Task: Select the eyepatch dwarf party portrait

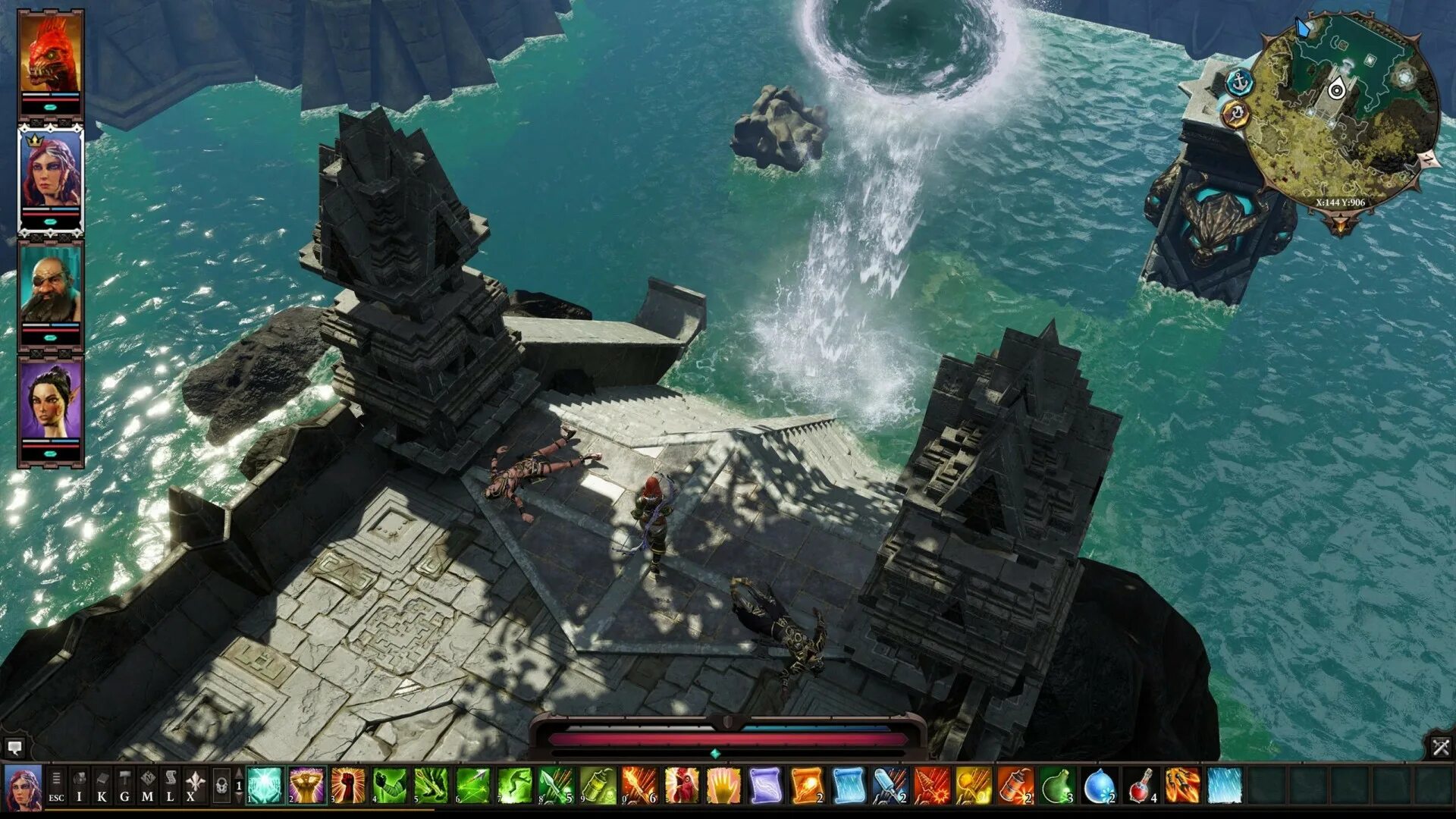Action: [x=51, y=285]
